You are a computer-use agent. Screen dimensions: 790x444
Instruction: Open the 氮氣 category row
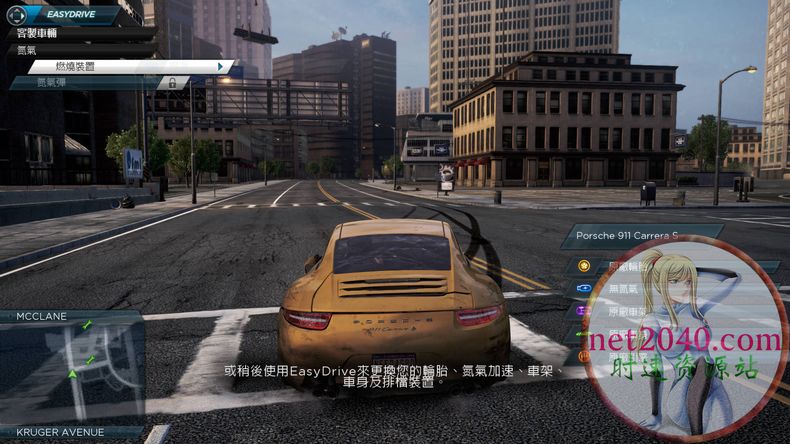tap(60, 49)
